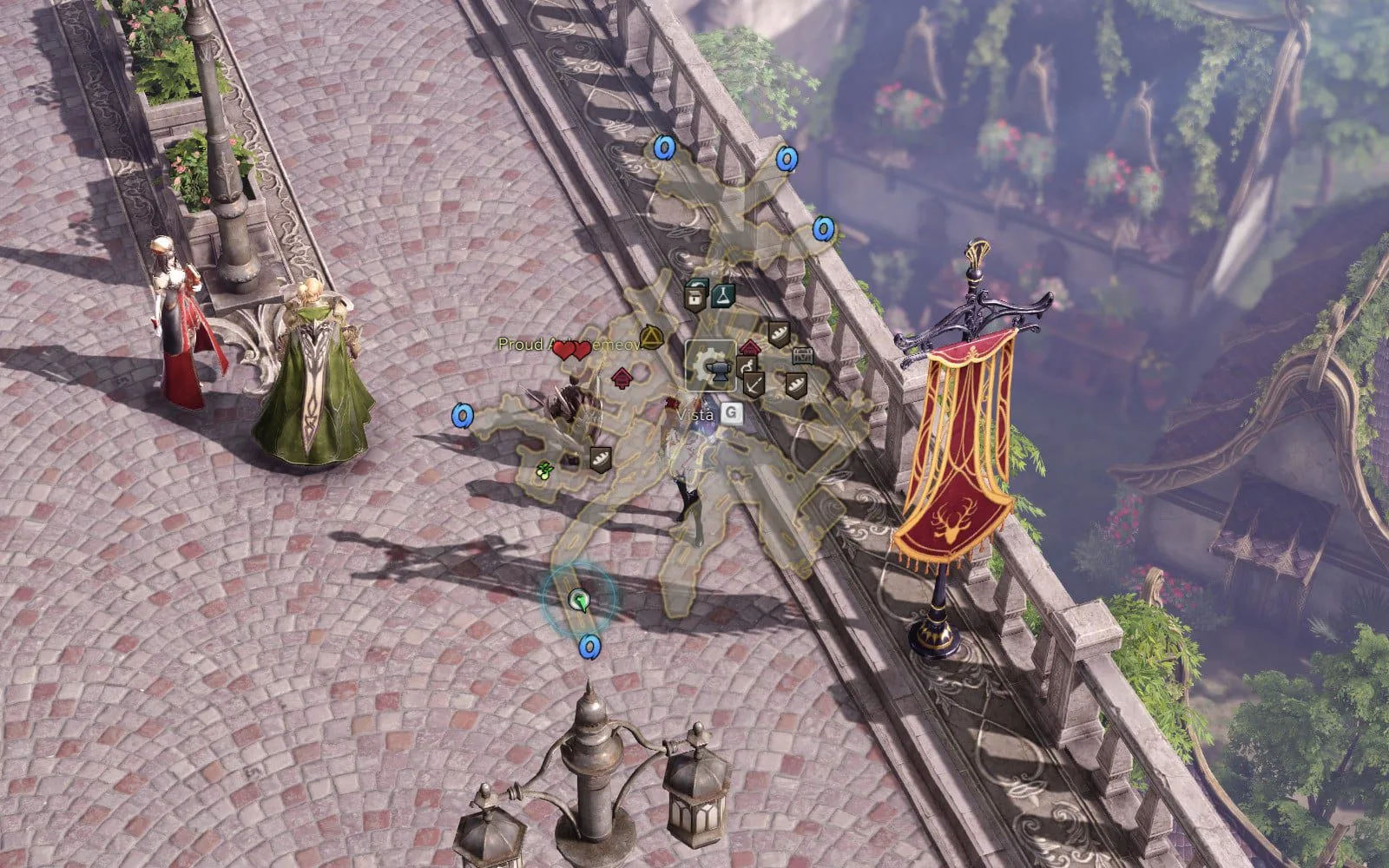The image size is (1389, 868).
Task: Select the green player location pin on the map
Action: (x=578, y=599)
